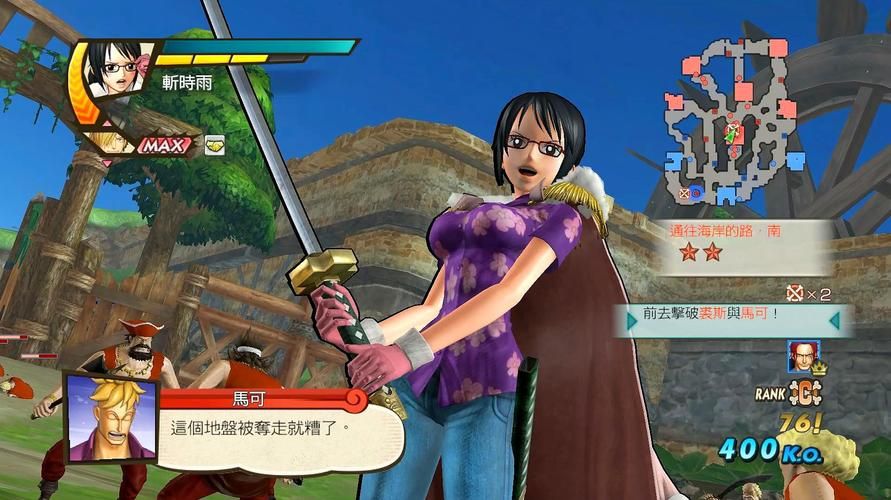
Task: Click the handshake crew icon
Action: pyautogui.click(x=214, y=145)
